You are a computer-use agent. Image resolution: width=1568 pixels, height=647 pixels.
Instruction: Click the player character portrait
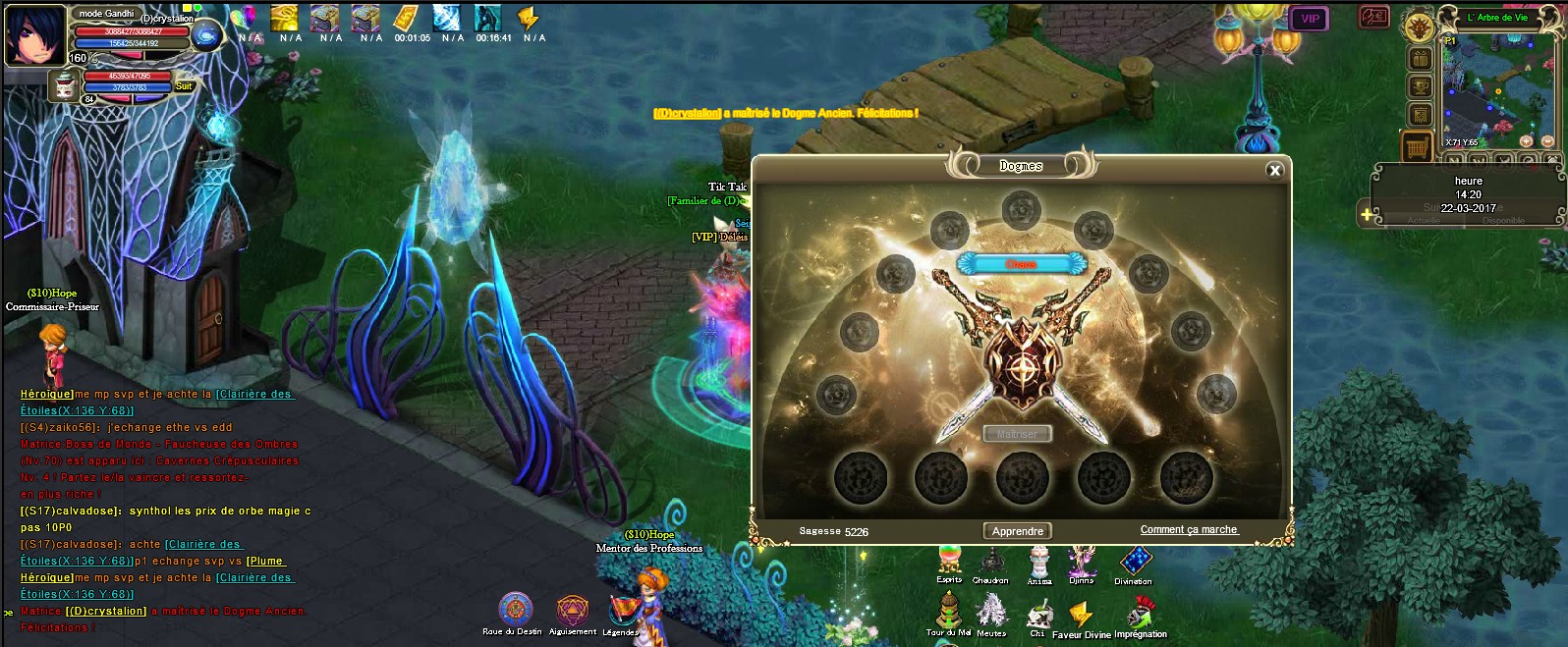click(x=35, y=35)
